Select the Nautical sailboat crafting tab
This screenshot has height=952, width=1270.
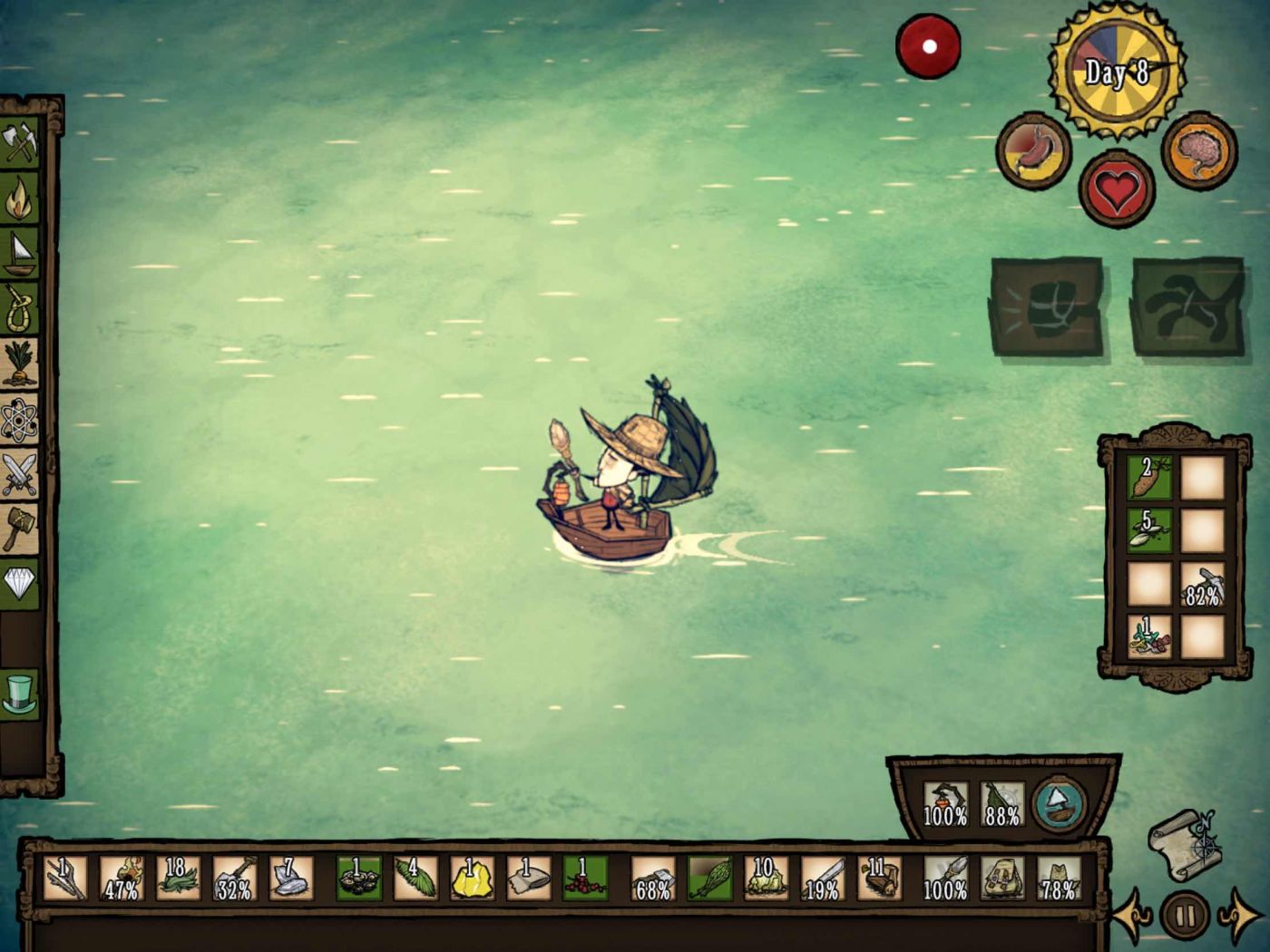click(20, 254)
